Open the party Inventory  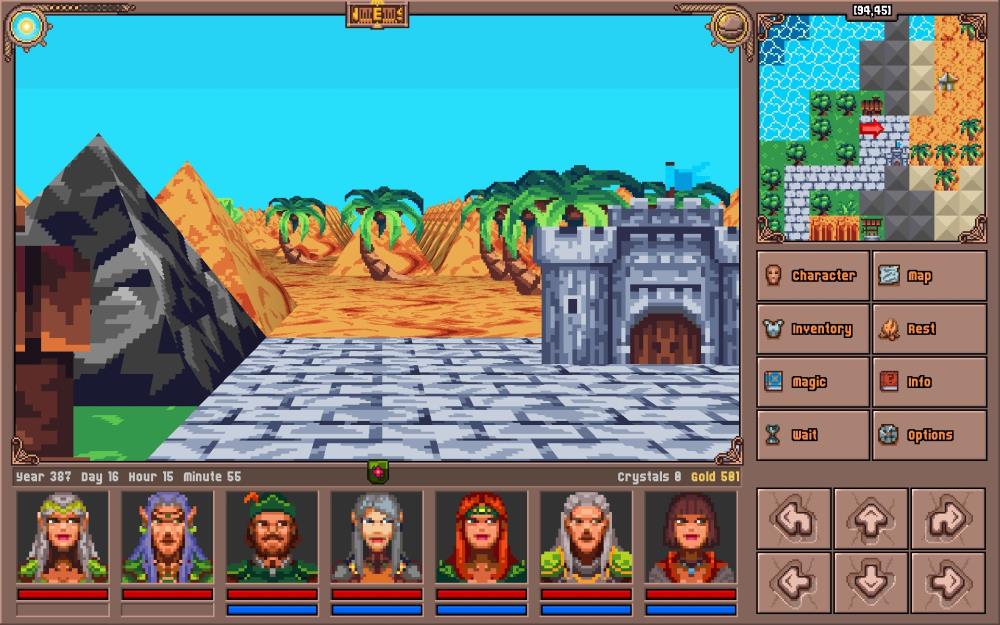812,329
